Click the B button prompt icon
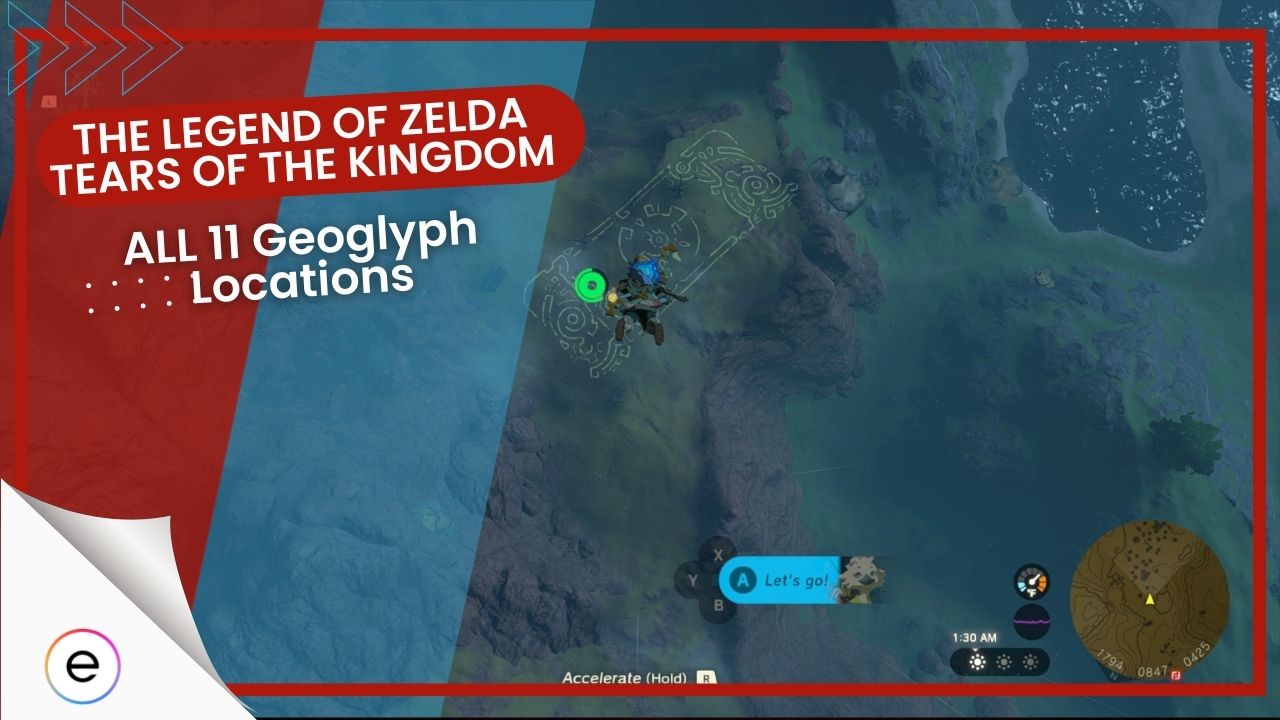Image resolution: width=1280 pixels, height=720 pixels. pos(719,606)
